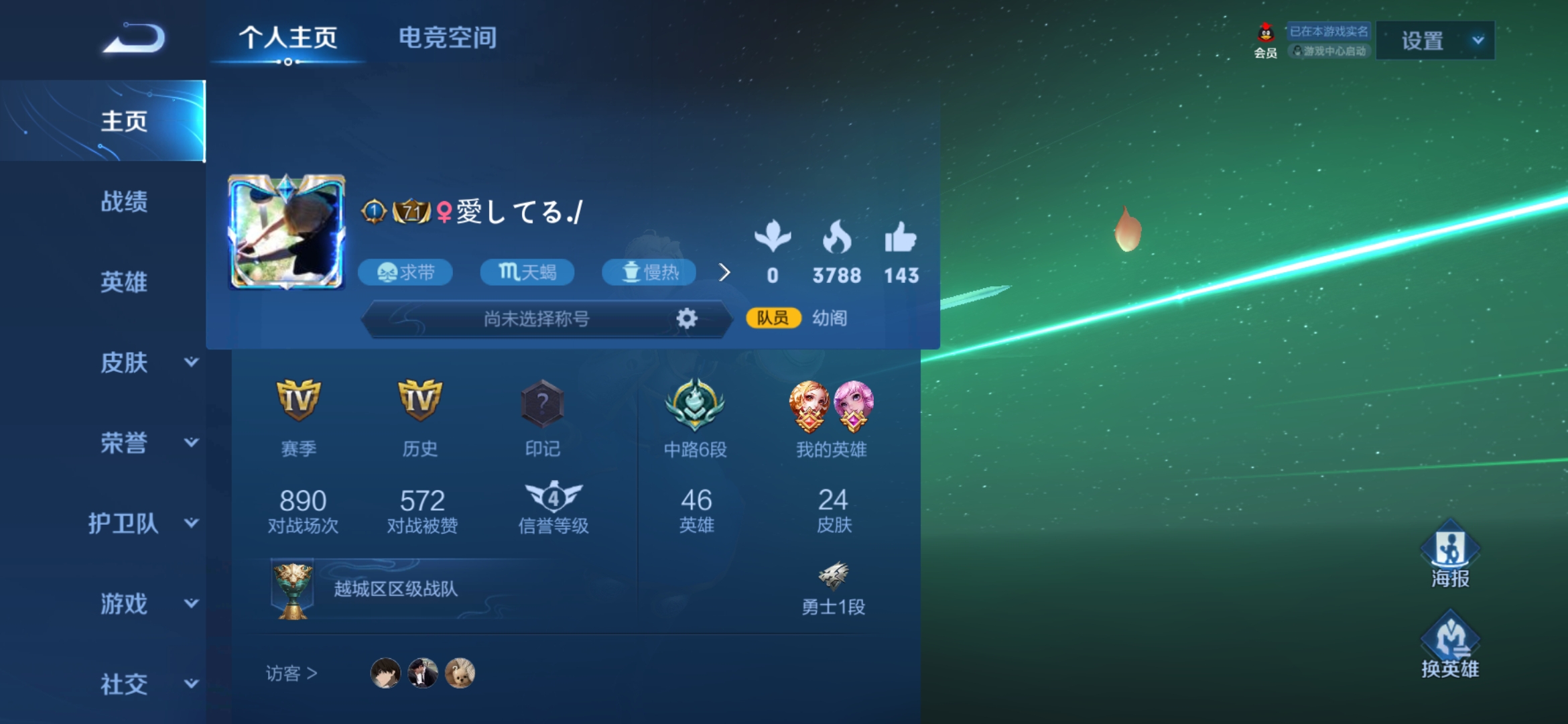Expand the 皮肤 sidebar chevron
1568x724 pixels.
[x=190, y=365]
